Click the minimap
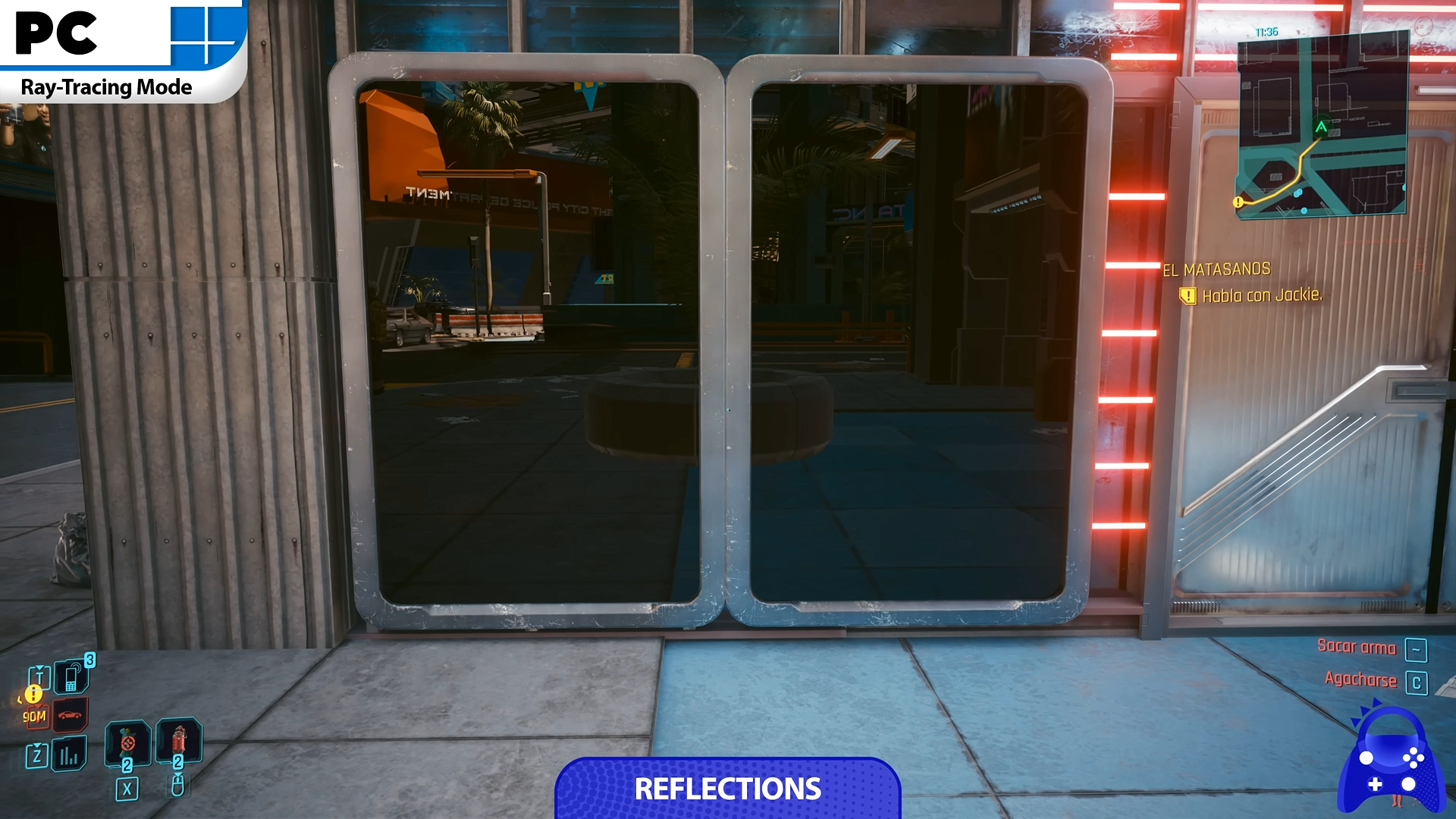 coord(1322,126)
